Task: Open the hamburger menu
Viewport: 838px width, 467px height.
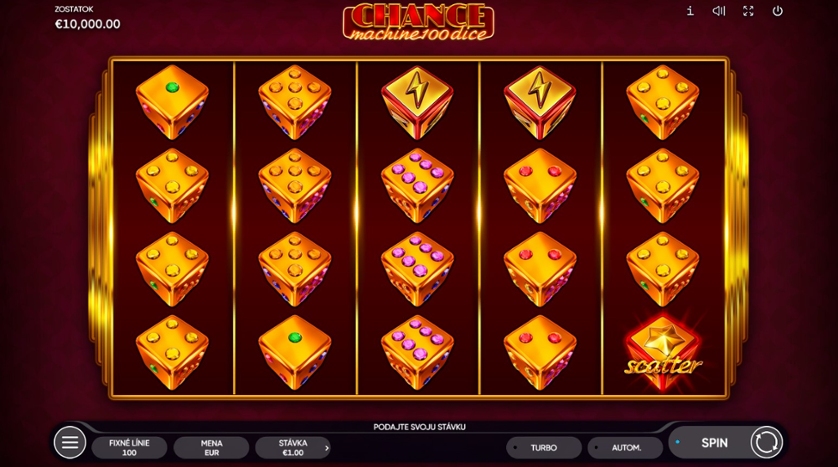Action: point(69,442)
